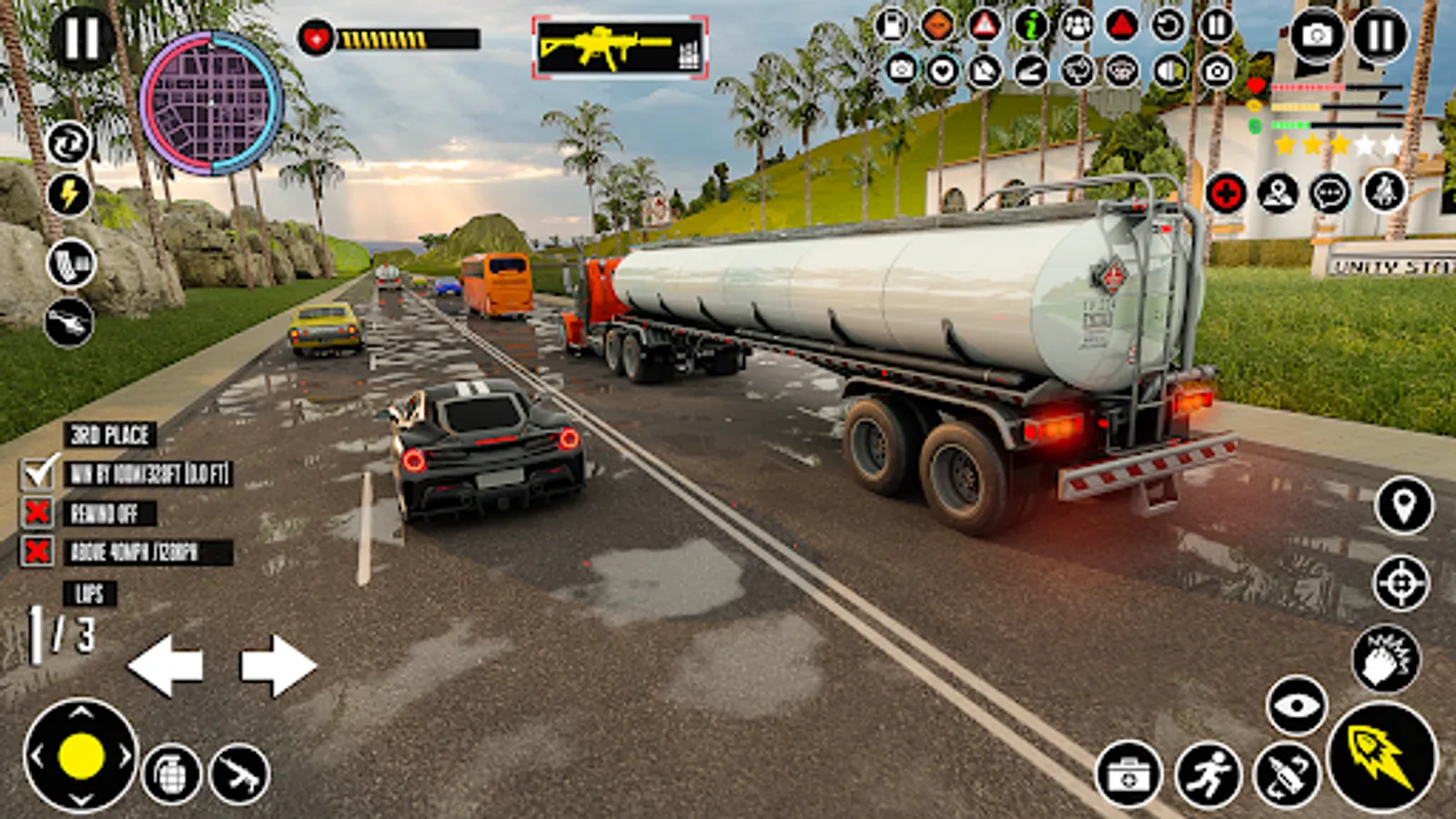The height and width of the screenshot is (819, 1456).
Task: Call the helicopter using its icon
Action: point(69,322)
